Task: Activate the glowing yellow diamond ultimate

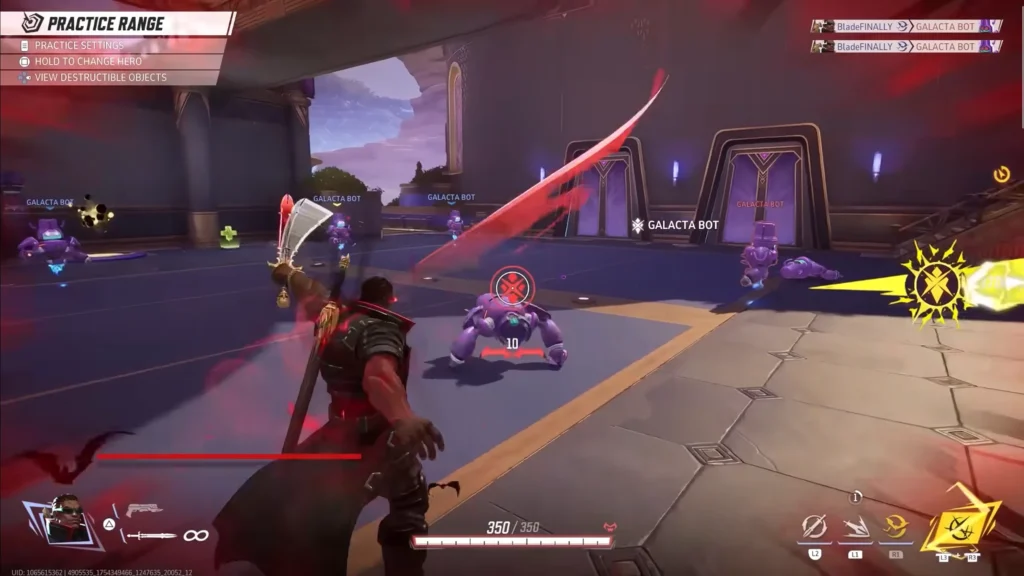Action: point(957,520)
